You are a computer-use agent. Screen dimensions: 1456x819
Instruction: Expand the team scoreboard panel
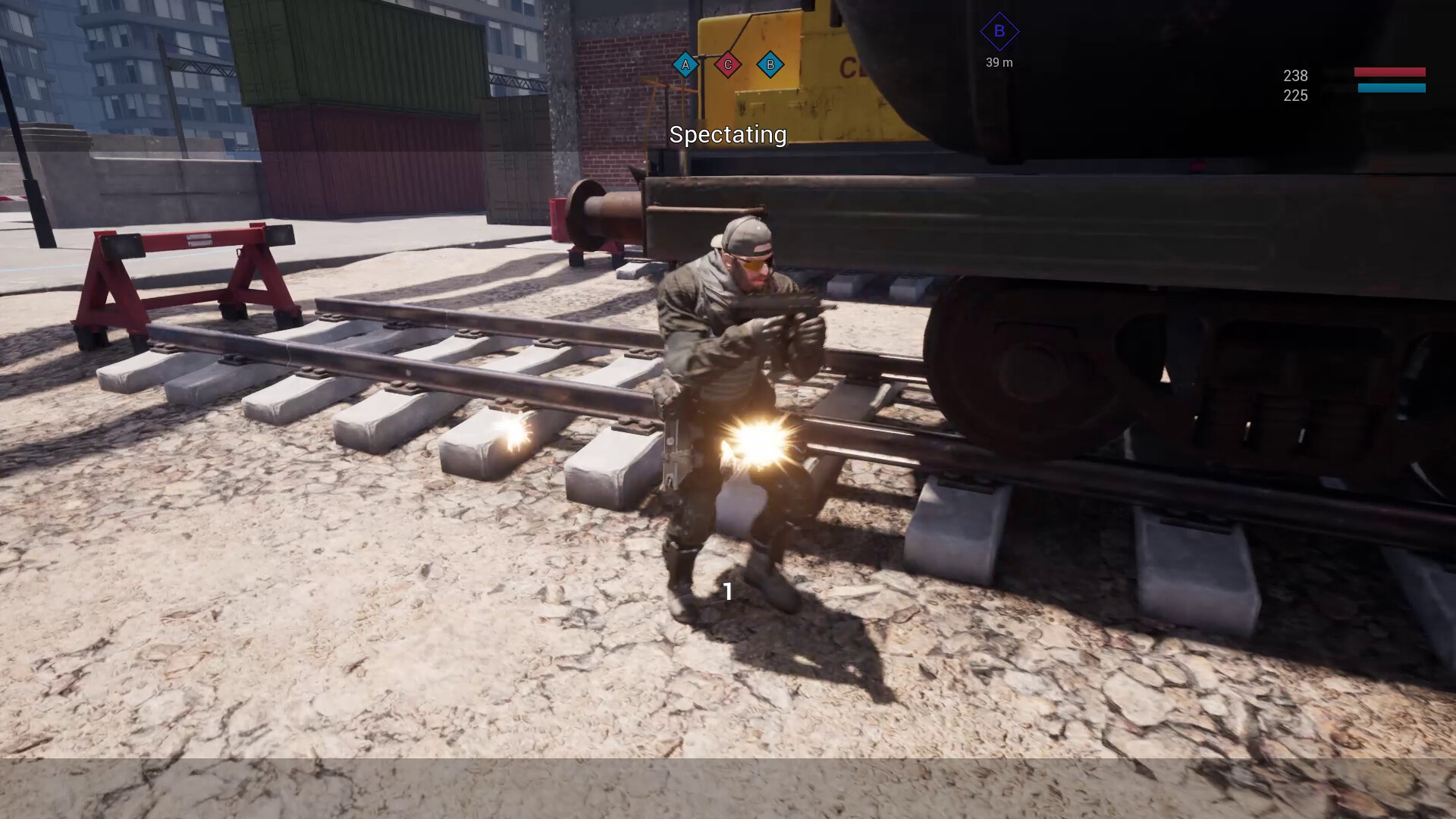coord(1357,83)
